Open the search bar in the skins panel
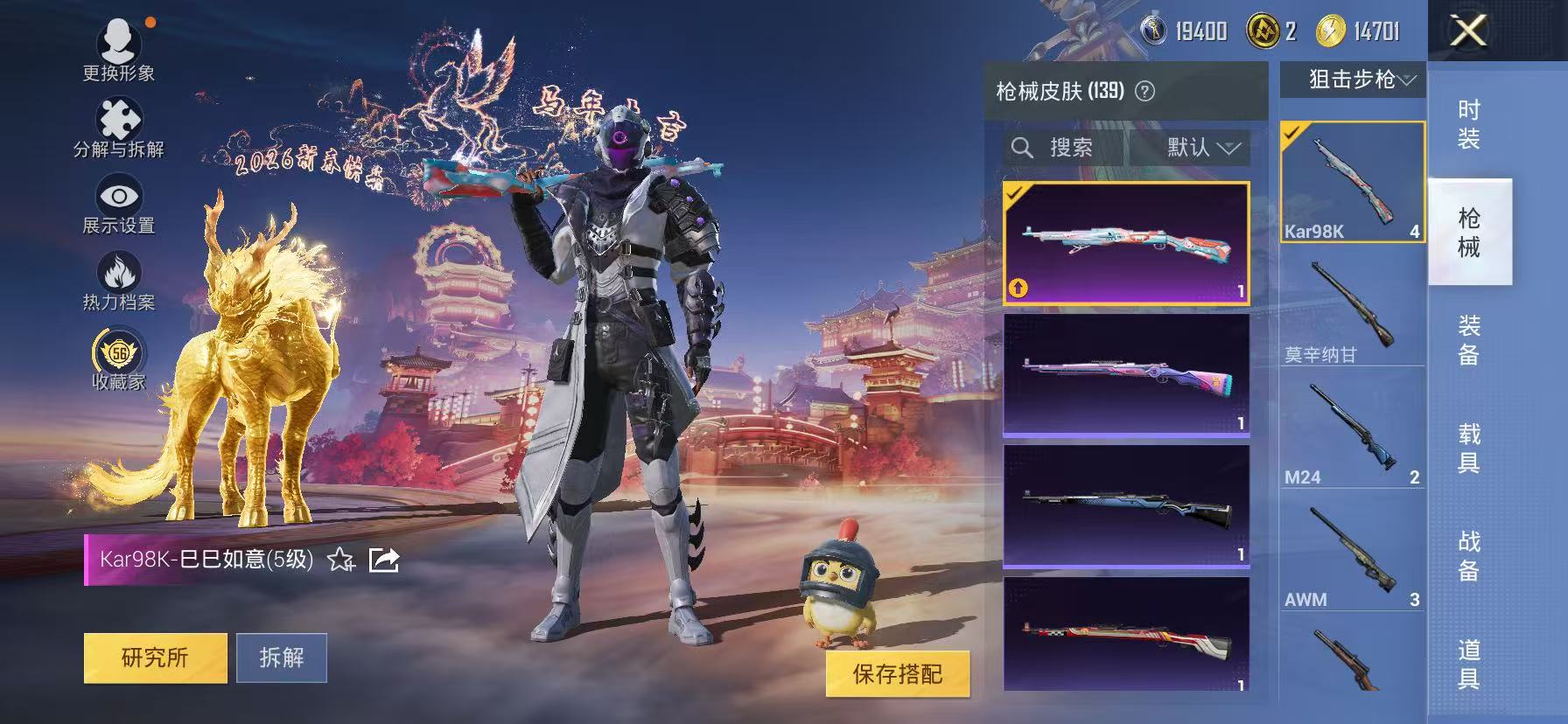Screen dimensions: 1568x724 point(1067,147)
